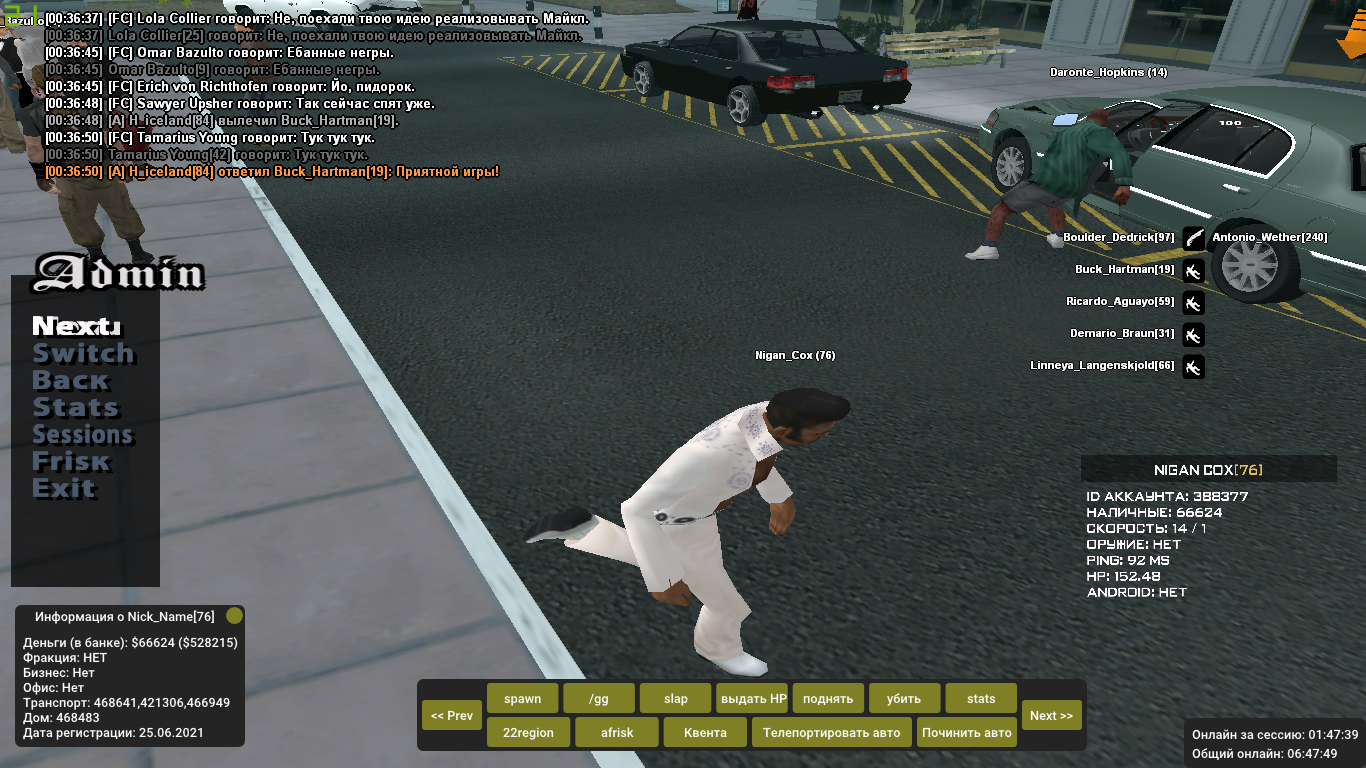Choose Switch in the Admin menu
Screen dimensions: 1366x768
point(83,353)
